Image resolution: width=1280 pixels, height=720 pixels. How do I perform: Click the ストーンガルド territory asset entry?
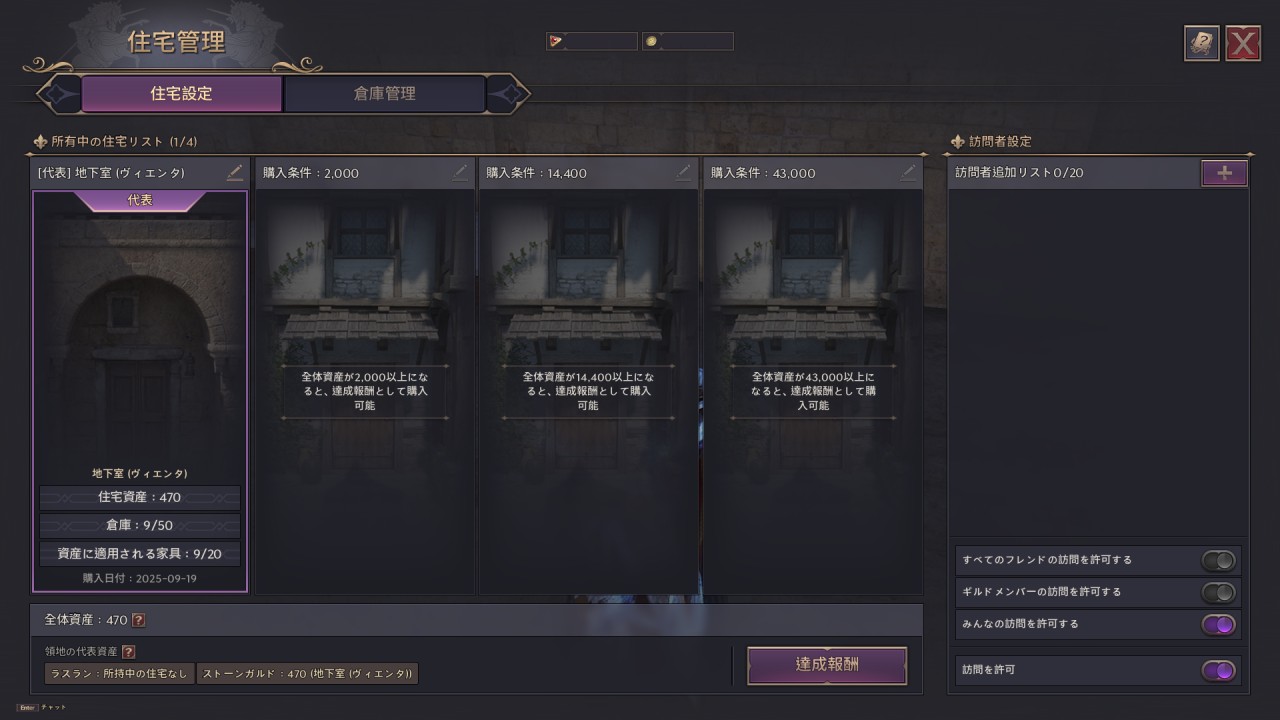[307, 674]
